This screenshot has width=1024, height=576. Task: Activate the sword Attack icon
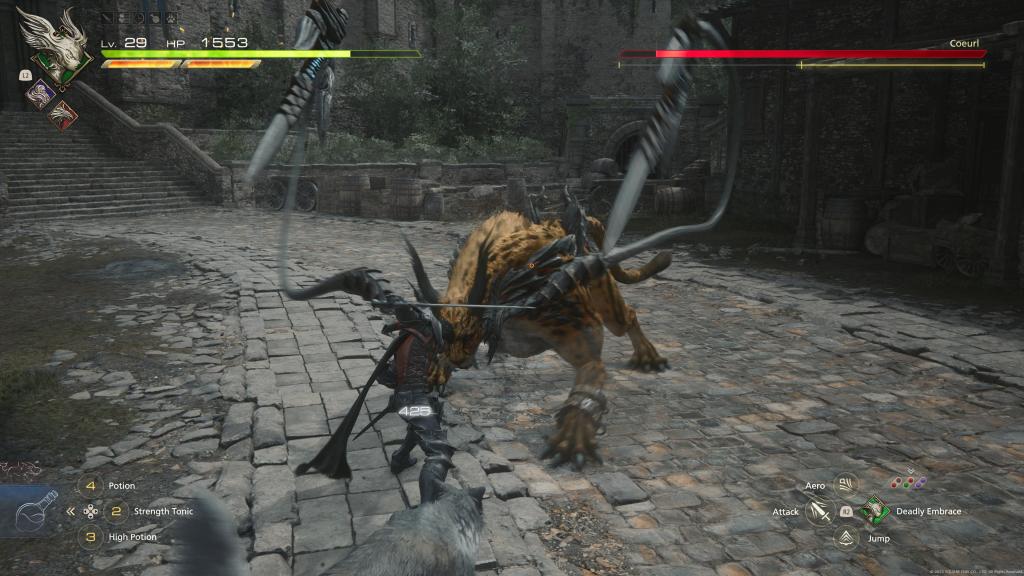click(820, 512)
